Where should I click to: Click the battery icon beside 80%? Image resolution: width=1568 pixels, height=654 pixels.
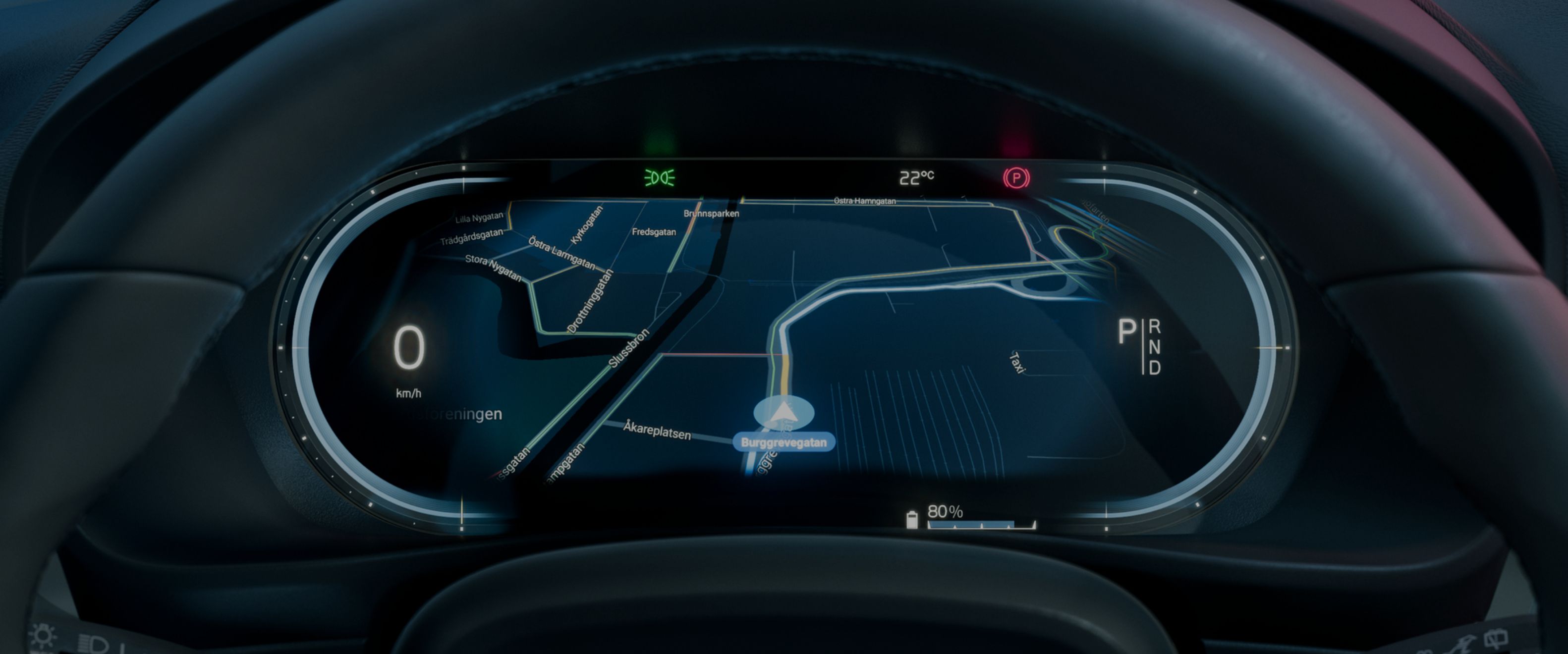(912, 520)
